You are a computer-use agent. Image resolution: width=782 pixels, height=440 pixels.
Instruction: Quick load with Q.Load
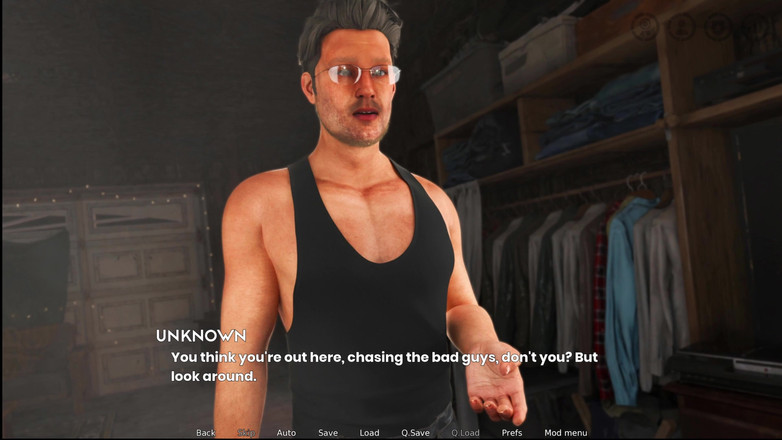465,433
